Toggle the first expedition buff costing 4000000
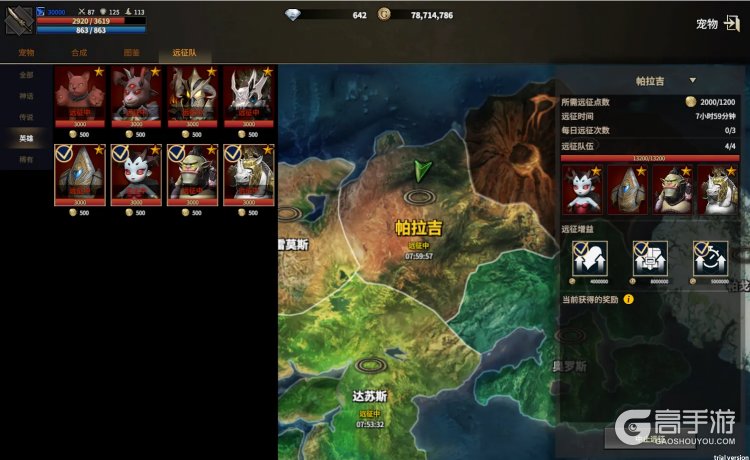The width and height of the screenshot is (750, 460). click(583, 260)
